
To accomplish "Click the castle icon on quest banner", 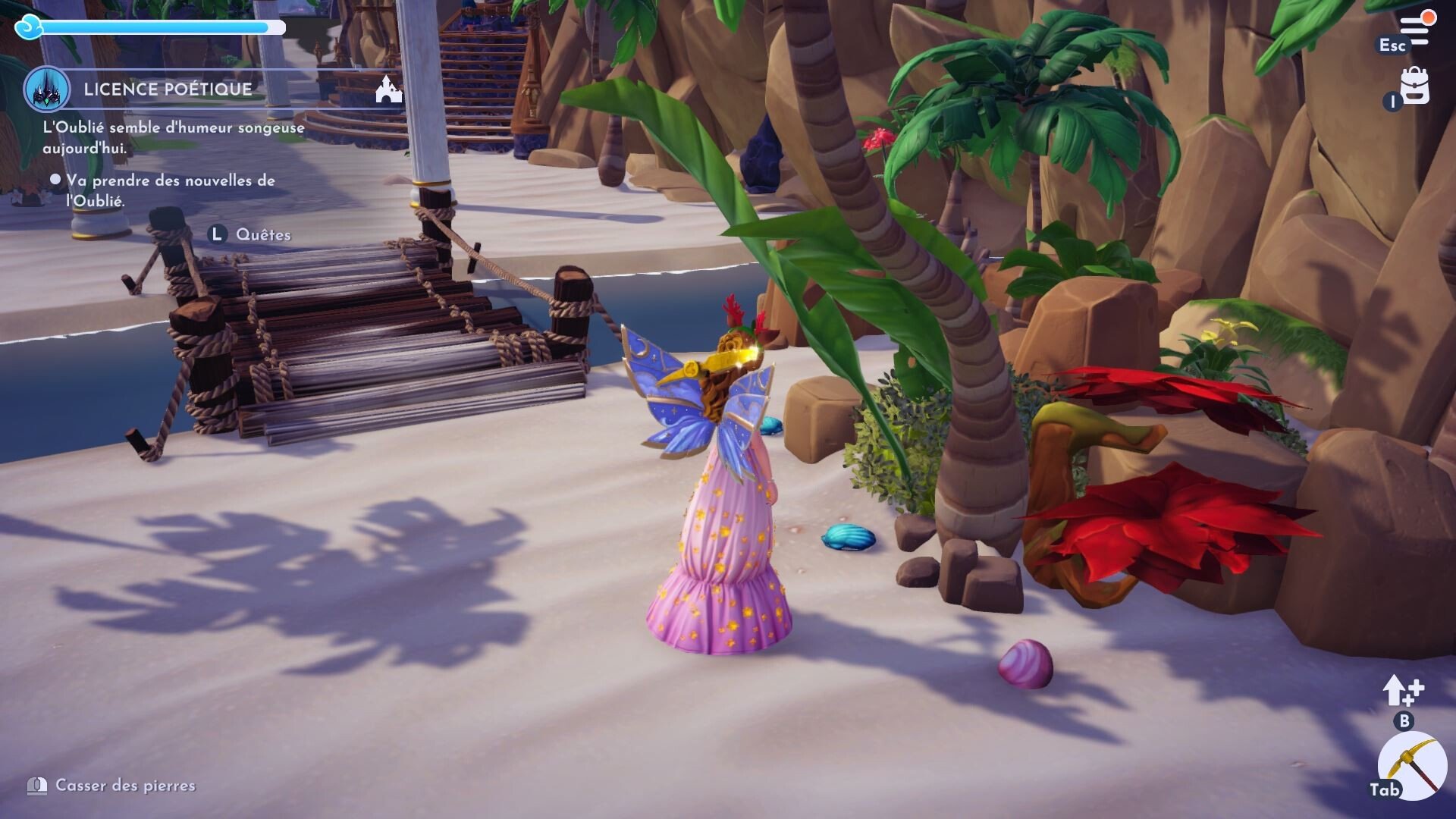I will click(388, 89).
